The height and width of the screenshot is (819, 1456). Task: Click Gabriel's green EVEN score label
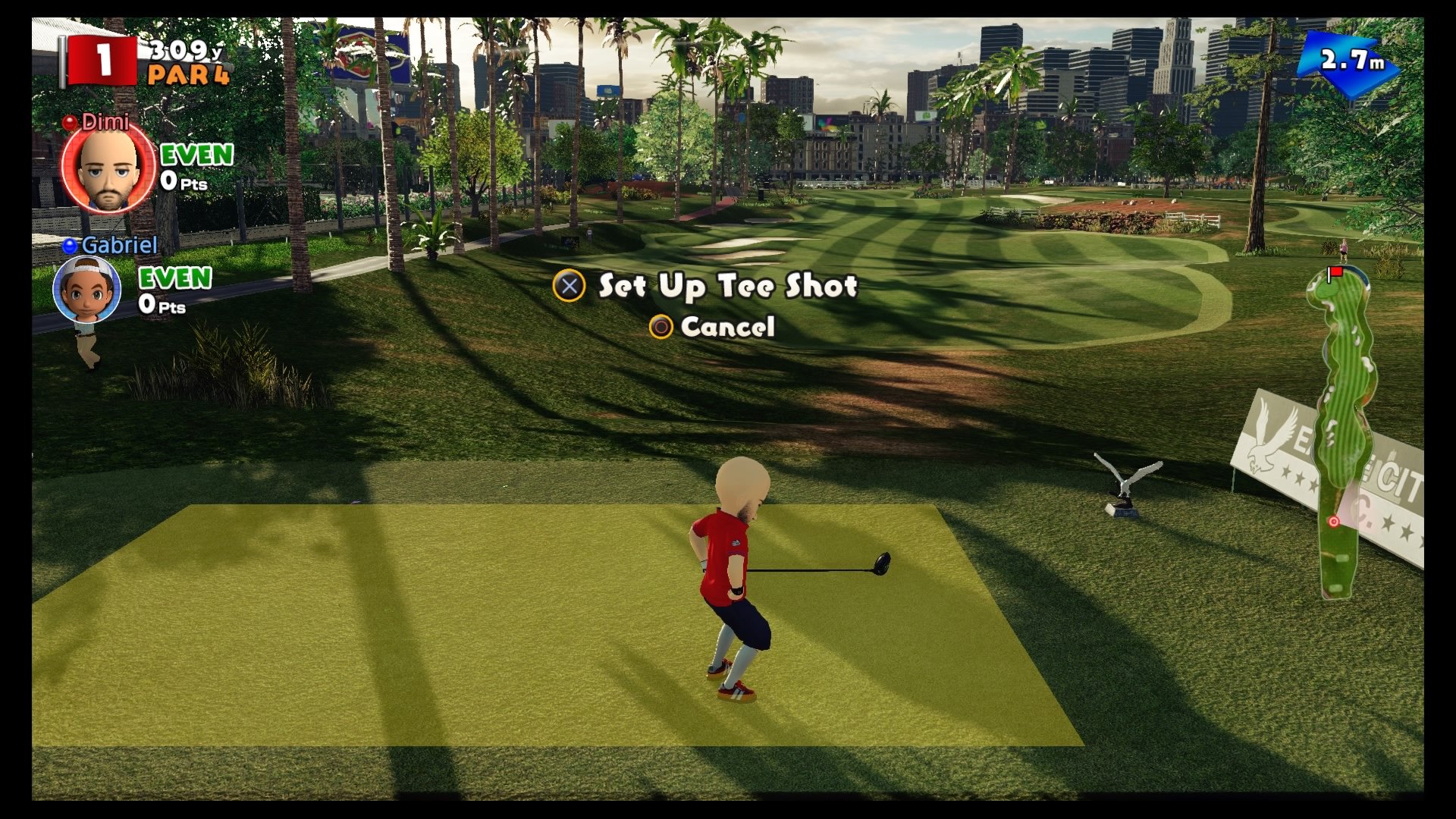pos(177,278)
